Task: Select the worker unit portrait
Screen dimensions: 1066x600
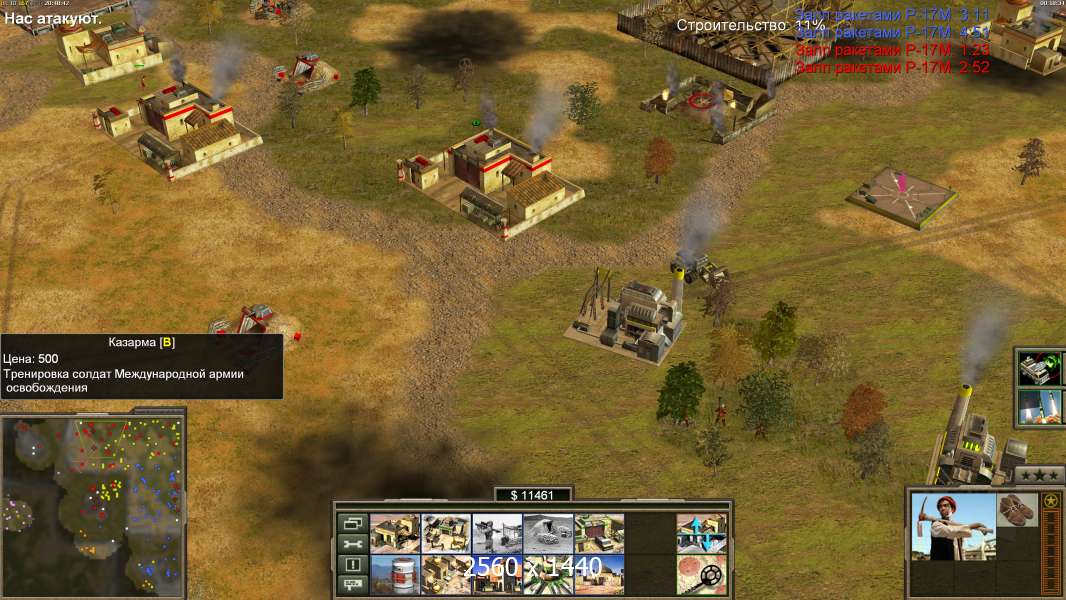Action: (x=953, y=527)
